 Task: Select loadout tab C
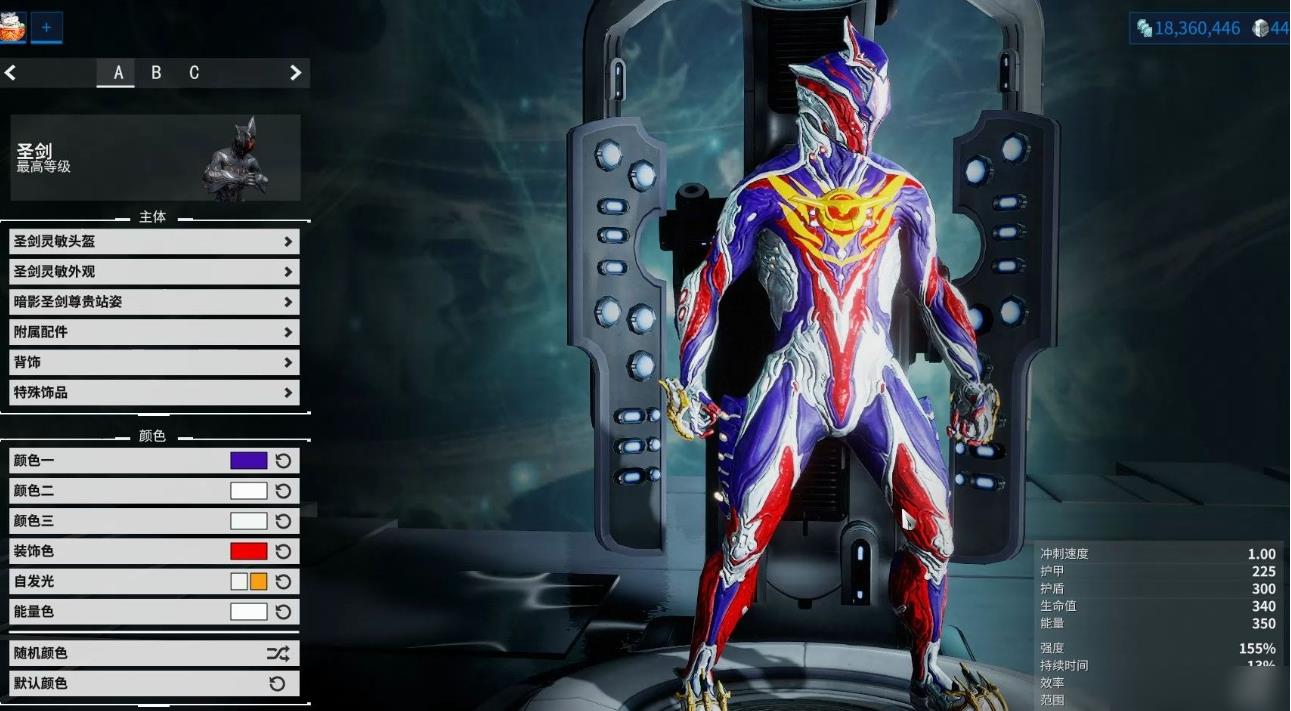click(x=194, y=73)
